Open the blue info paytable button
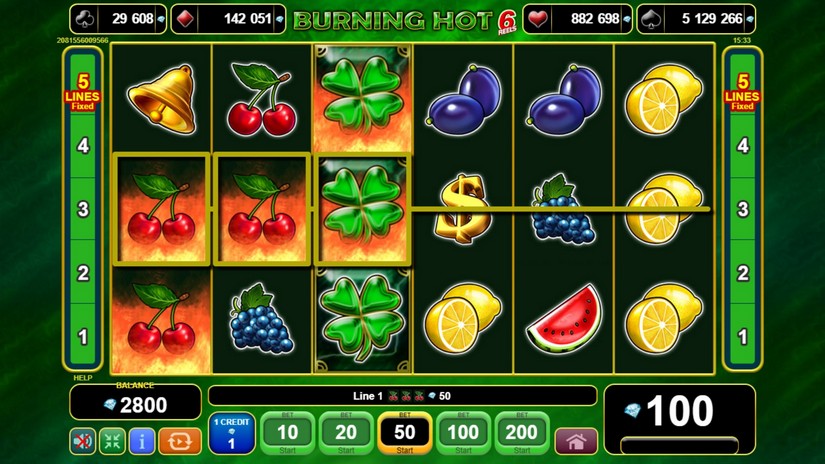 142,440
